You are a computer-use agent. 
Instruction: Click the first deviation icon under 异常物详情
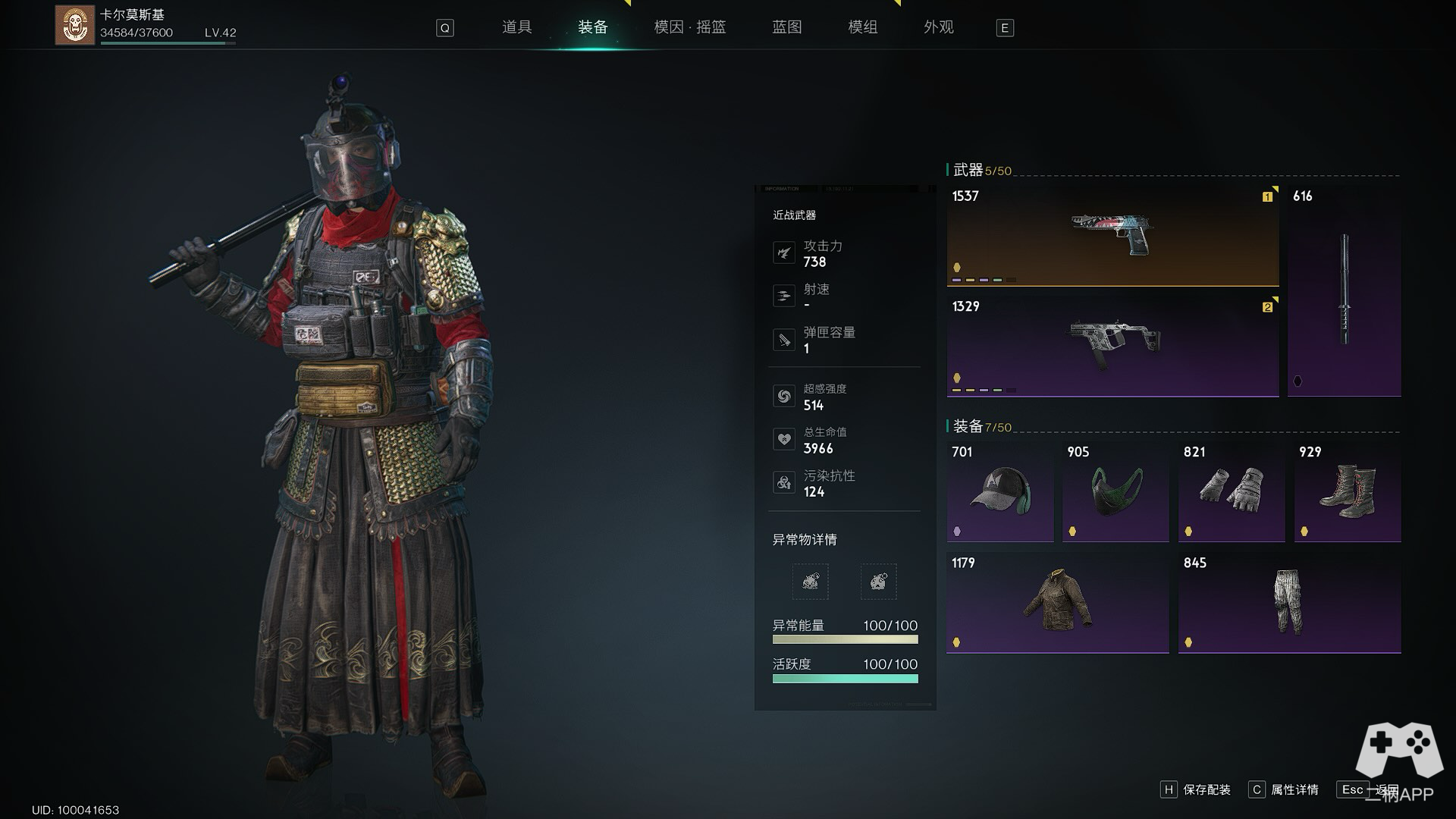coord(810,582)
